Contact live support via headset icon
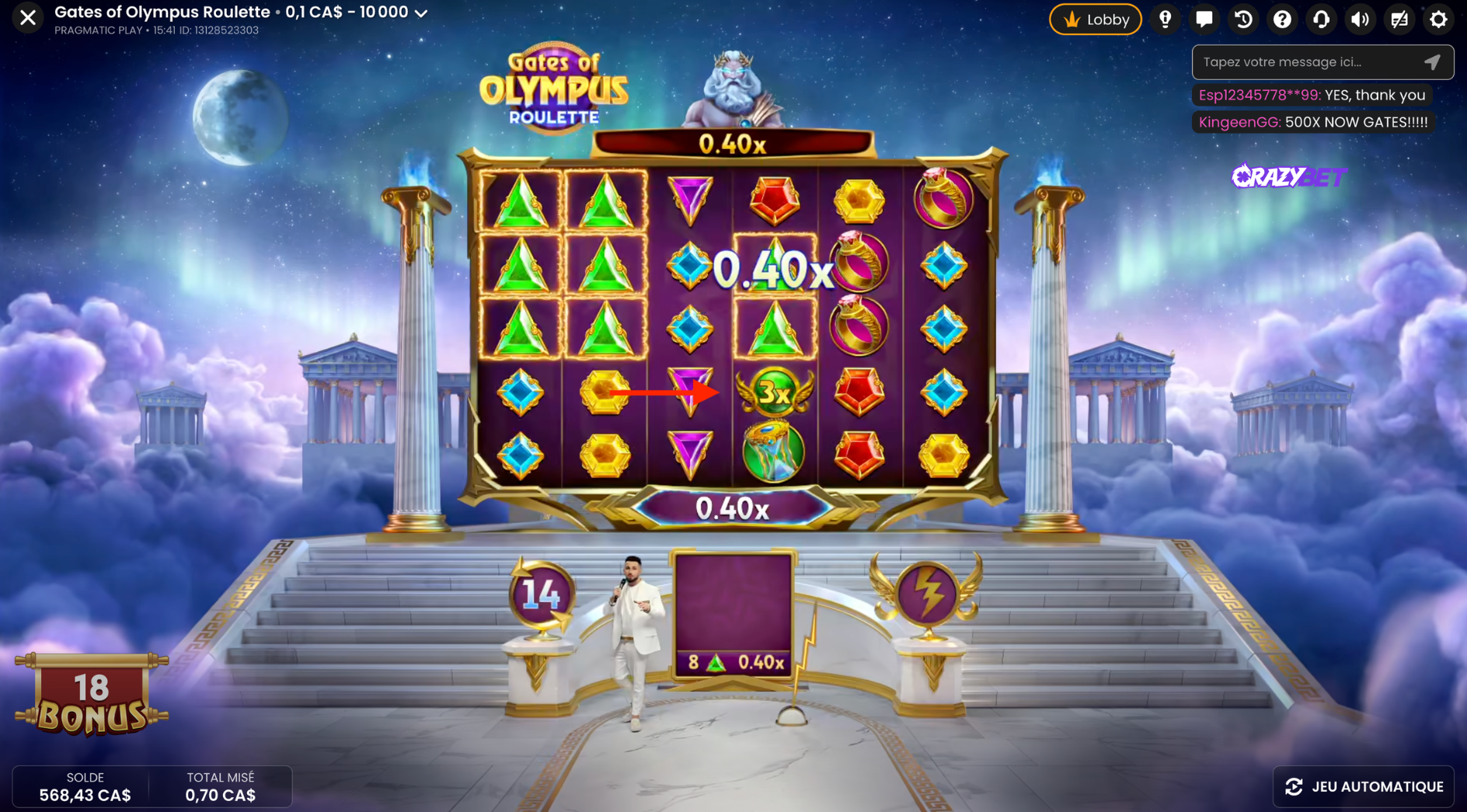The height and width of the screenshot is (812, 1467). pos(1321,19)
